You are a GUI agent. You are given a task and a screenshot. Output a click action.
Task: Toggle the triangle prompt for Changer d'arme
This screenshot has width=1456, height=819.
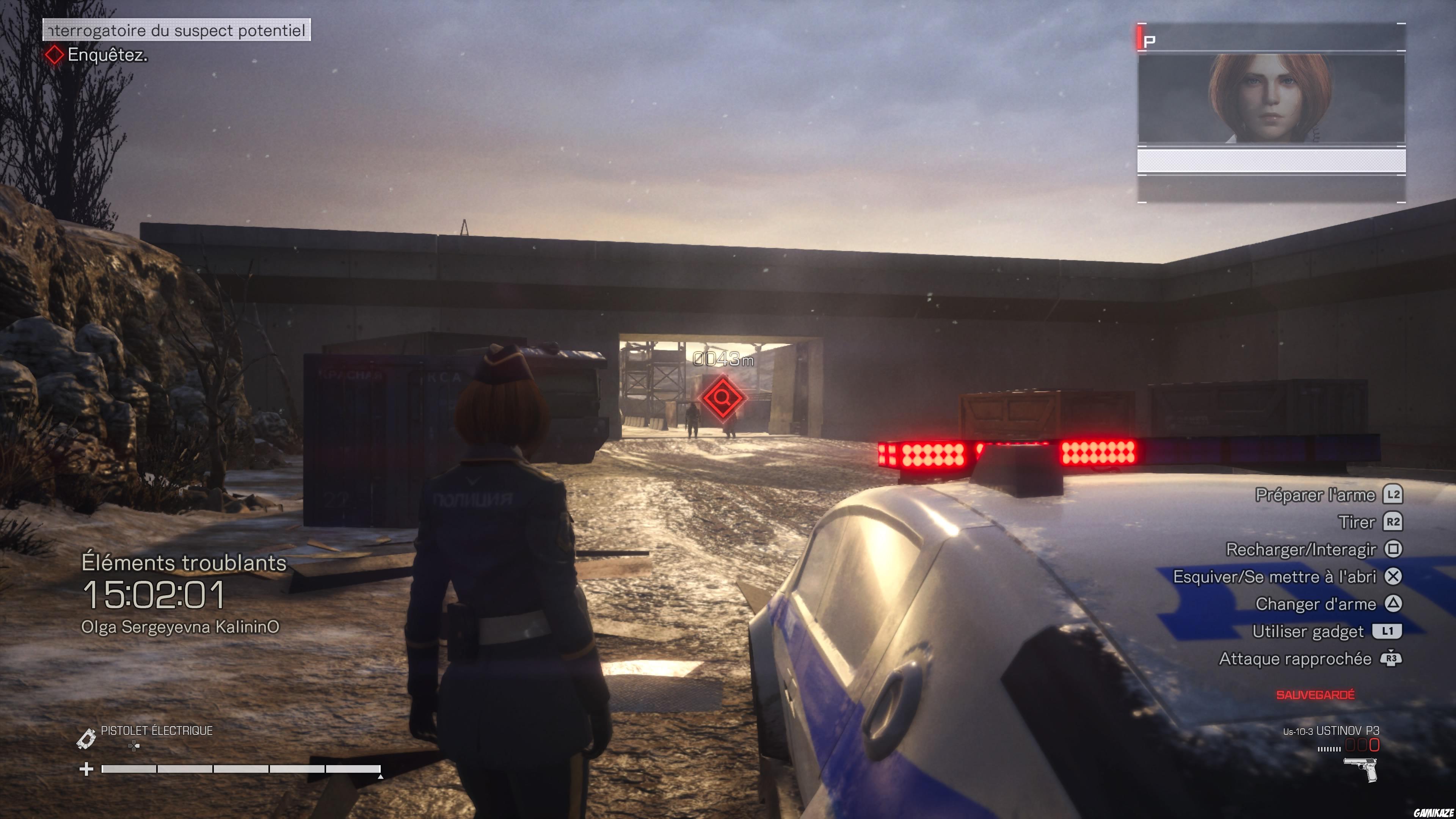tap(1393, 604)
